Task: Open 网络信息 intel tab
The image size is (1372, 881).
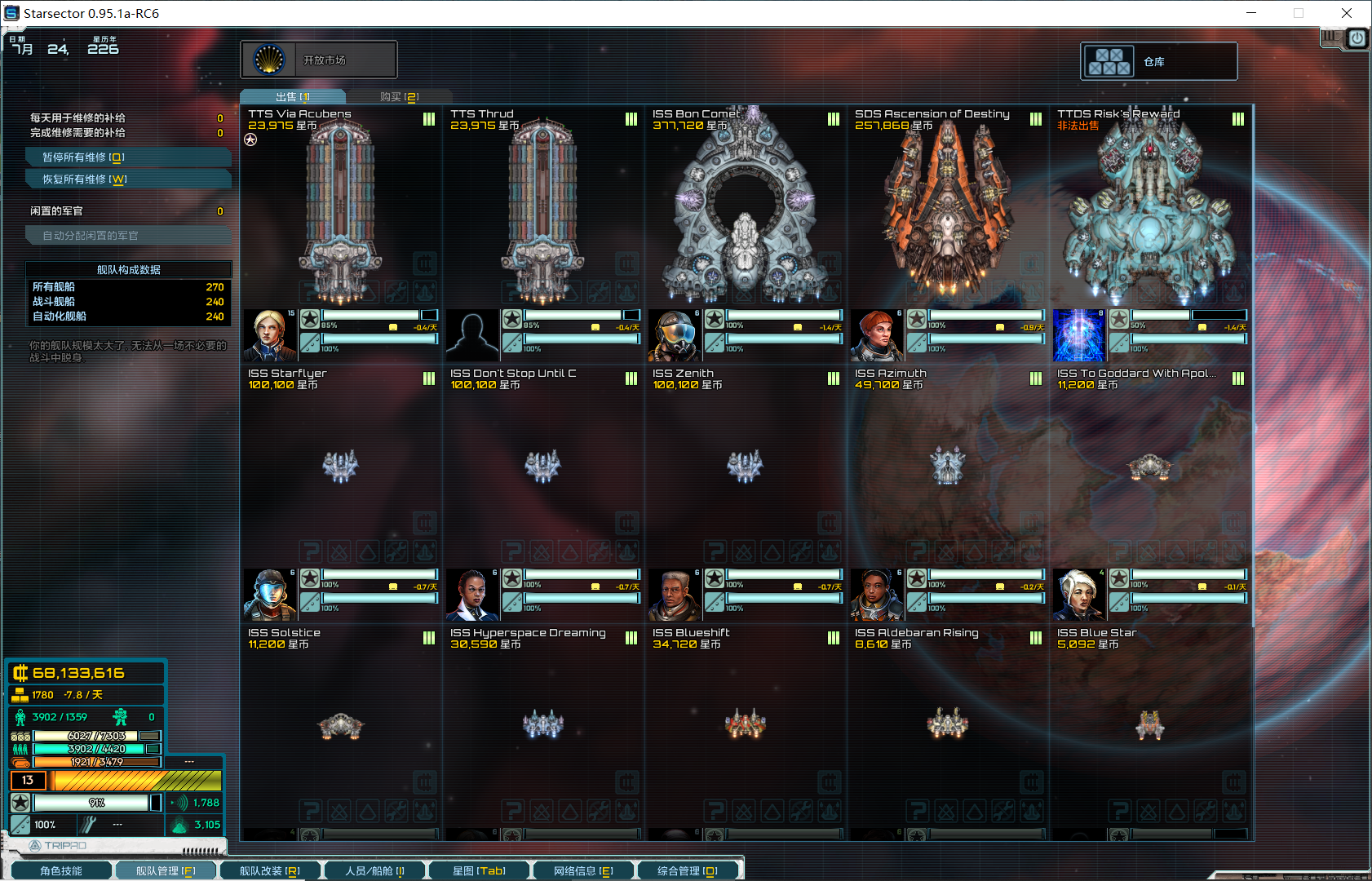Action: (583, 871)
